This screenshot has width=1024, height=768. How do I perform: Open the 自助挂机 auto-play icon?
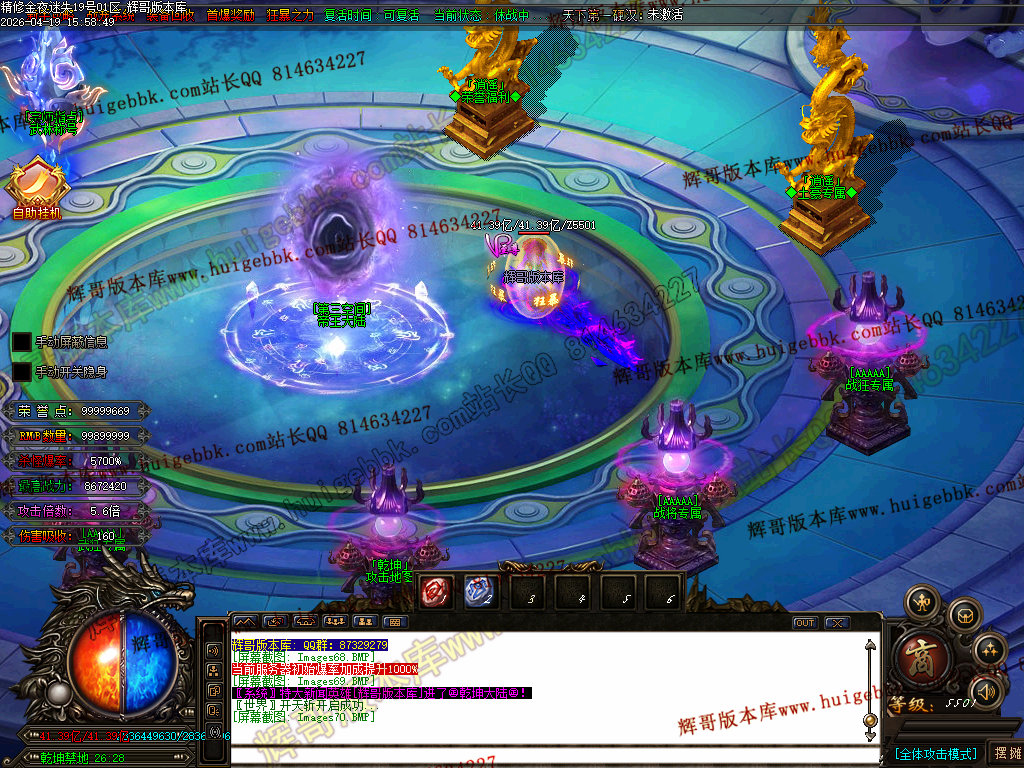coord(37,187)
